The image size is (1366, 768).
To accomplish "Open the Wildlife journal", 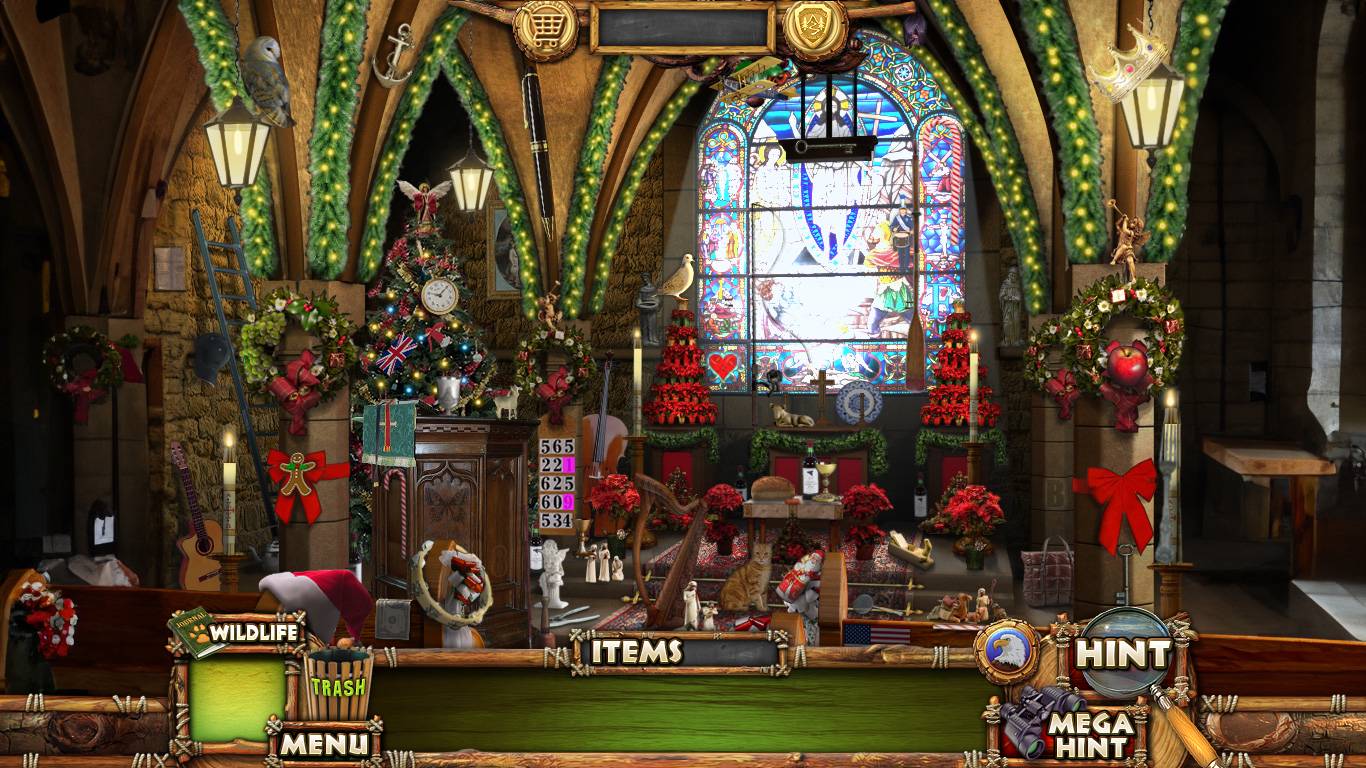I will pyautogui.click(x=240, y=632).
